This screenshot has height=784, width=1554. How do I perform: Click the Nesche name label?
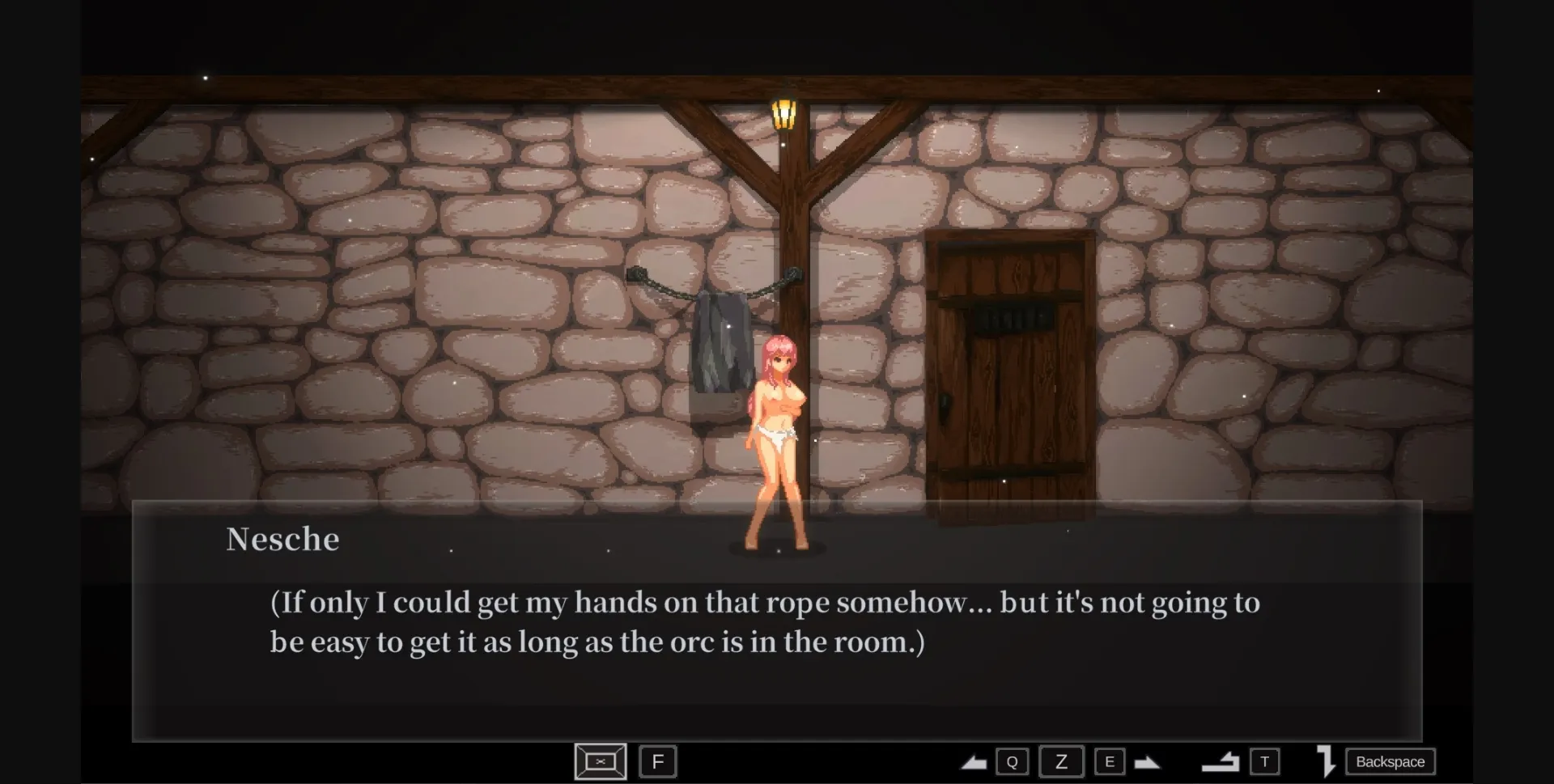tap(282, 538)
